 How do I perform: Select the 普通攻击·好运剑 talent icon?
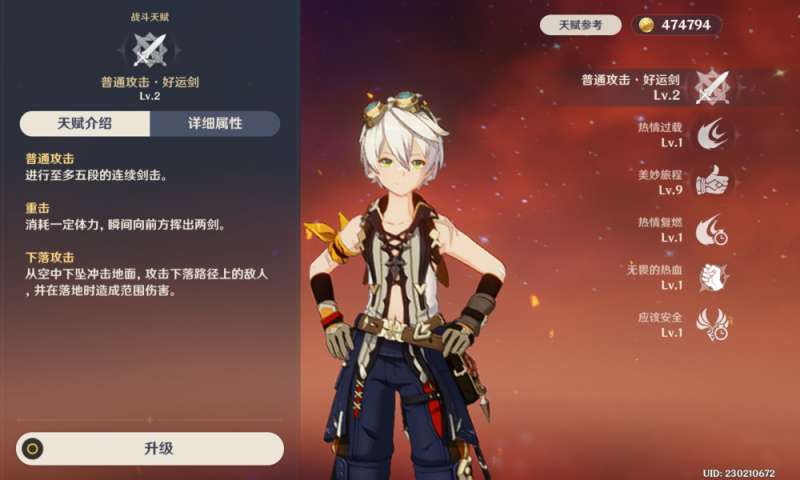pyautogui.click(x=715, y=87)
